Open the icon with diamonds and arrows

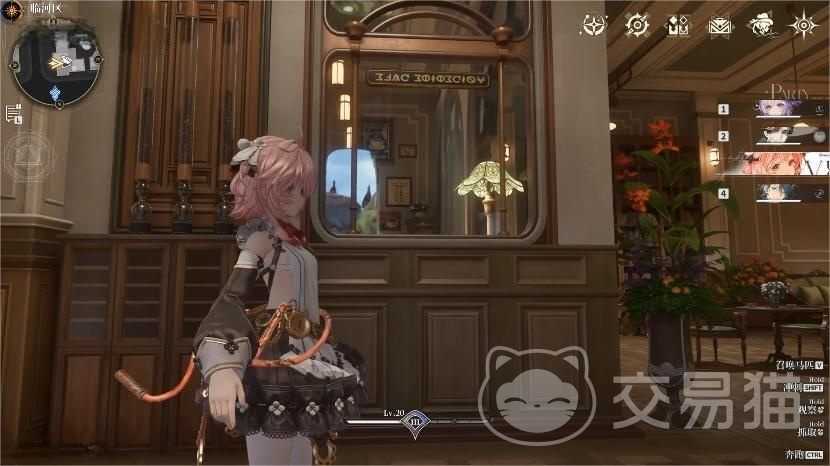point(678,25)
